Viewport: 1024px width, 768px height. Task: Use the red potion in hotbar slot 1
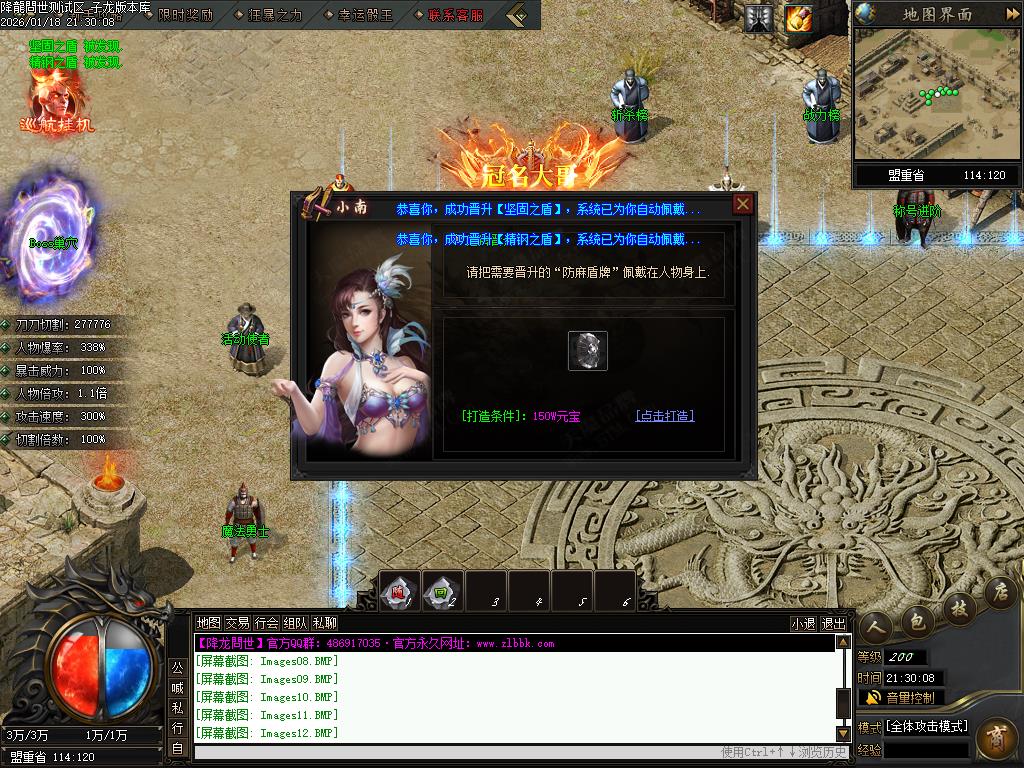pyautogui.click(x=400, y=591)
